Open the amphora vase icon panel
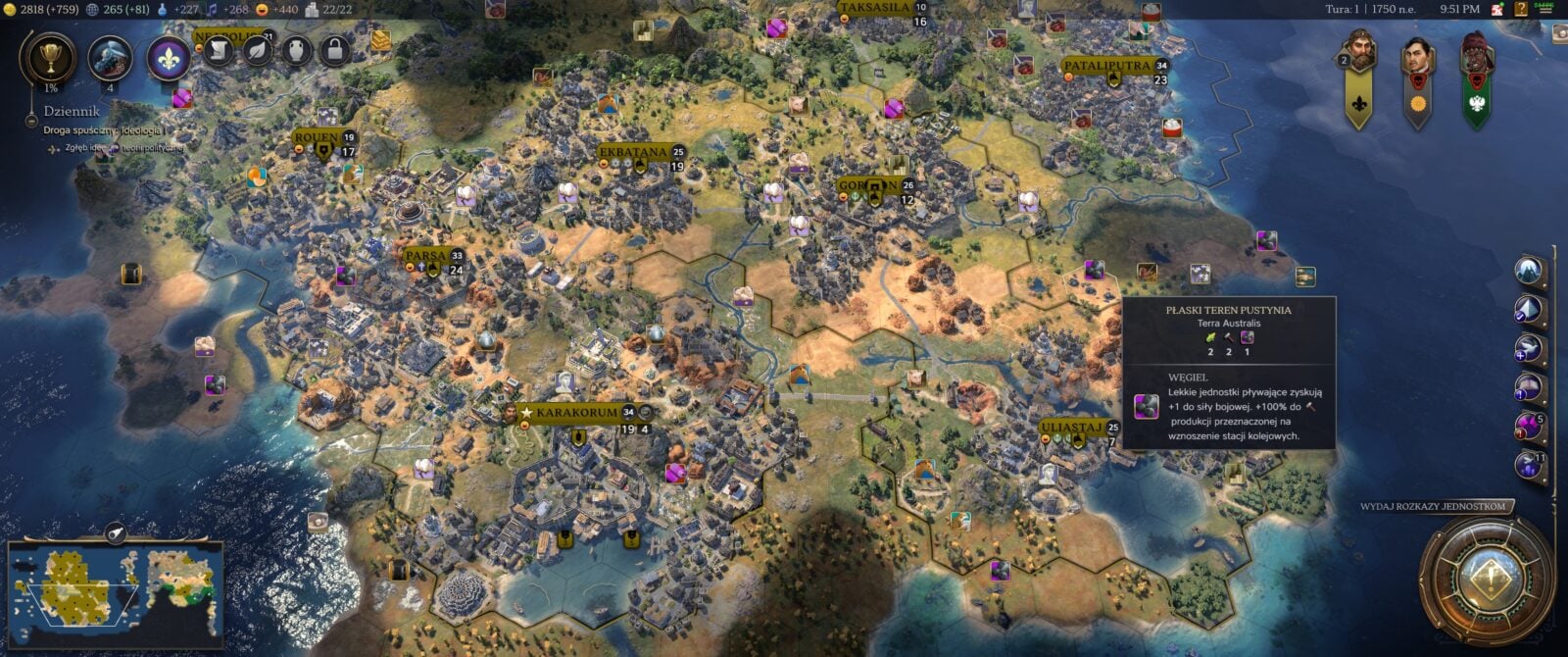The width and height of the screenshot is (1568, 657). tap(296, 49)
